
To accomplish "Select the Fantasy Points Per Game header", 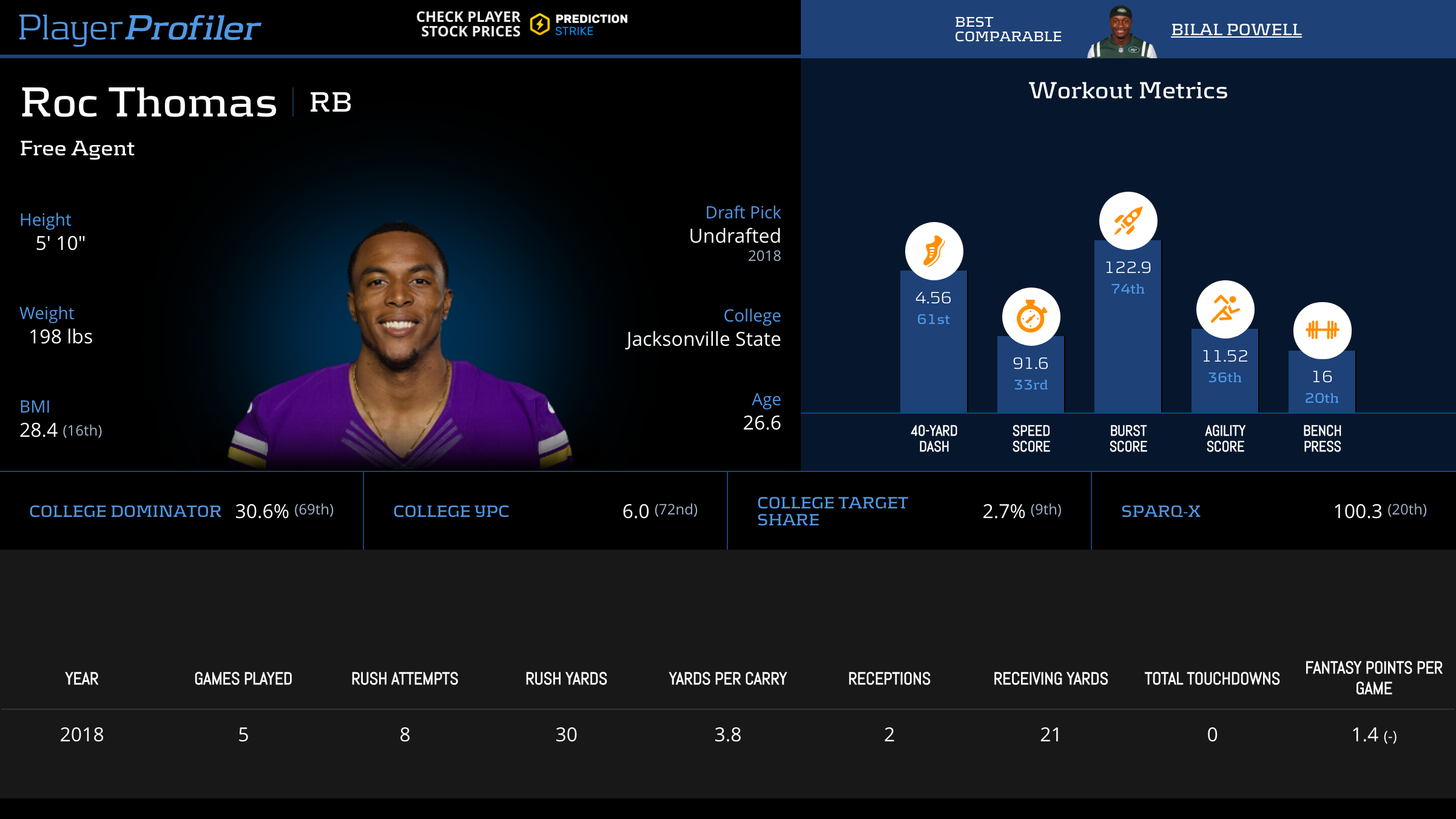I will [1373, 678].
